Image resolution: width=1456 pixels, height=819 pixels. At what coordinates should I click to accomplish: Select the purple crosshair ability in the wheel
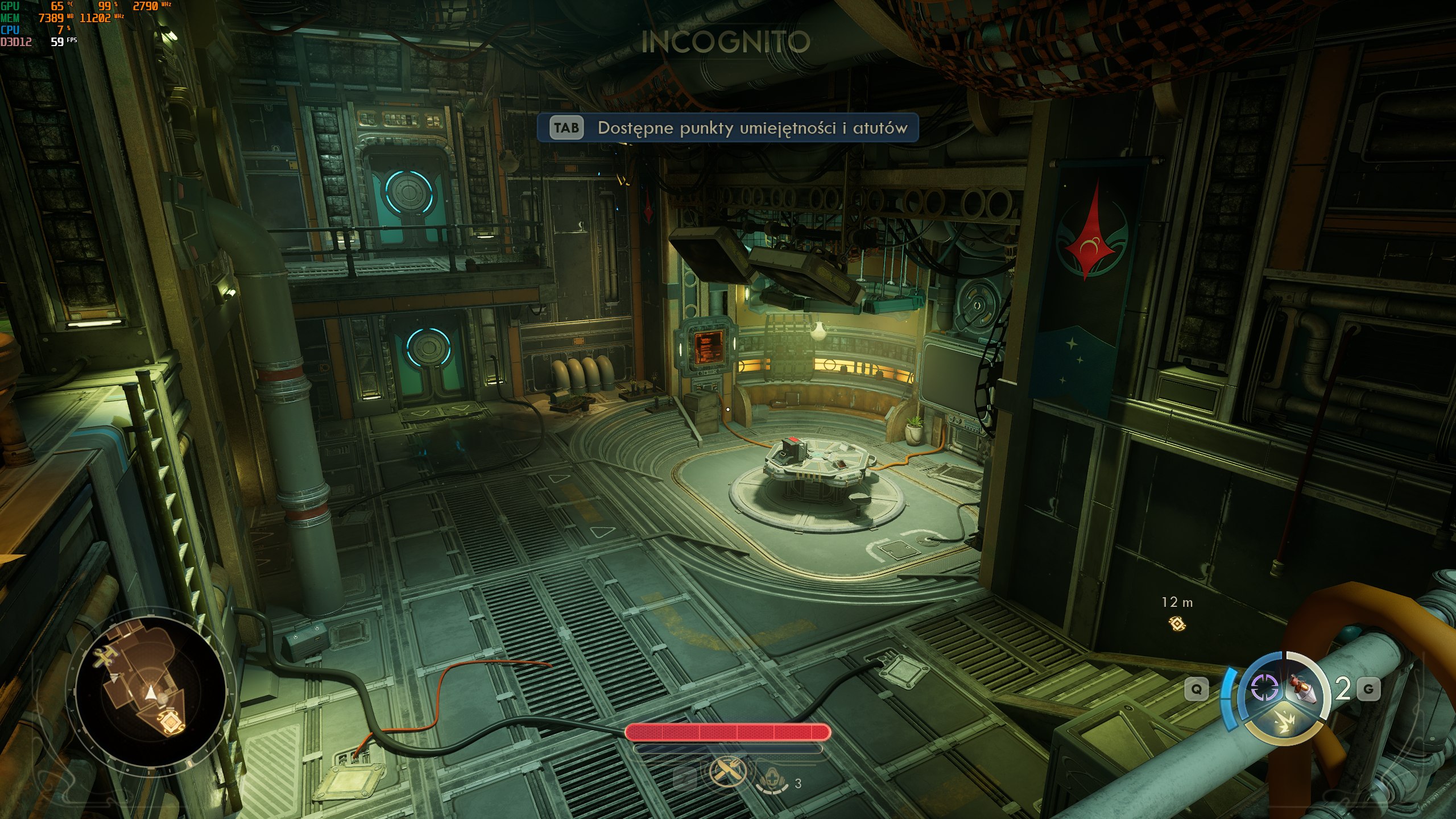(x=1265, y=688)
